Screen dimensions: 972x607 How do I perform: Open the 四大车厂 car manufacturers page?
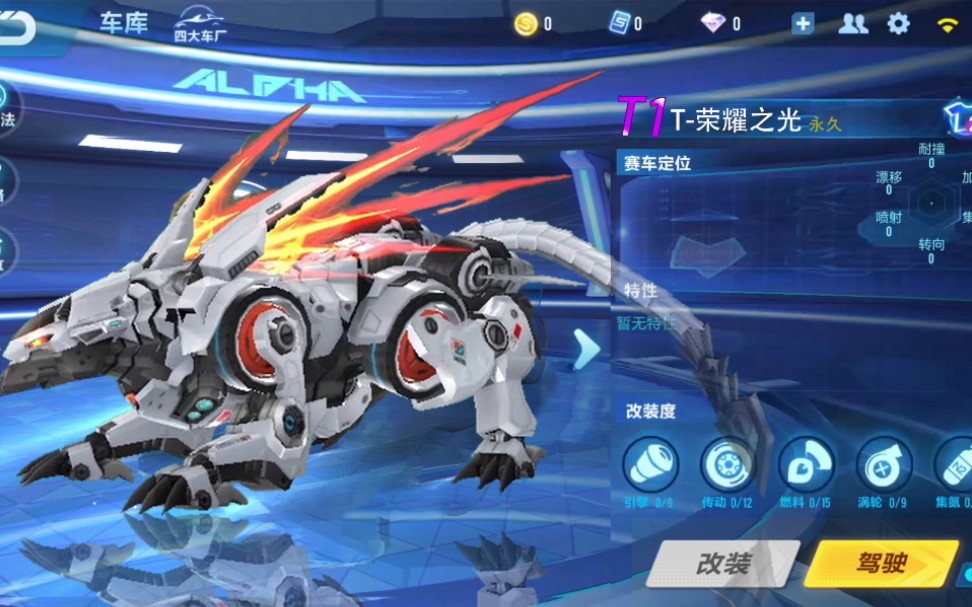pos(199,24)
